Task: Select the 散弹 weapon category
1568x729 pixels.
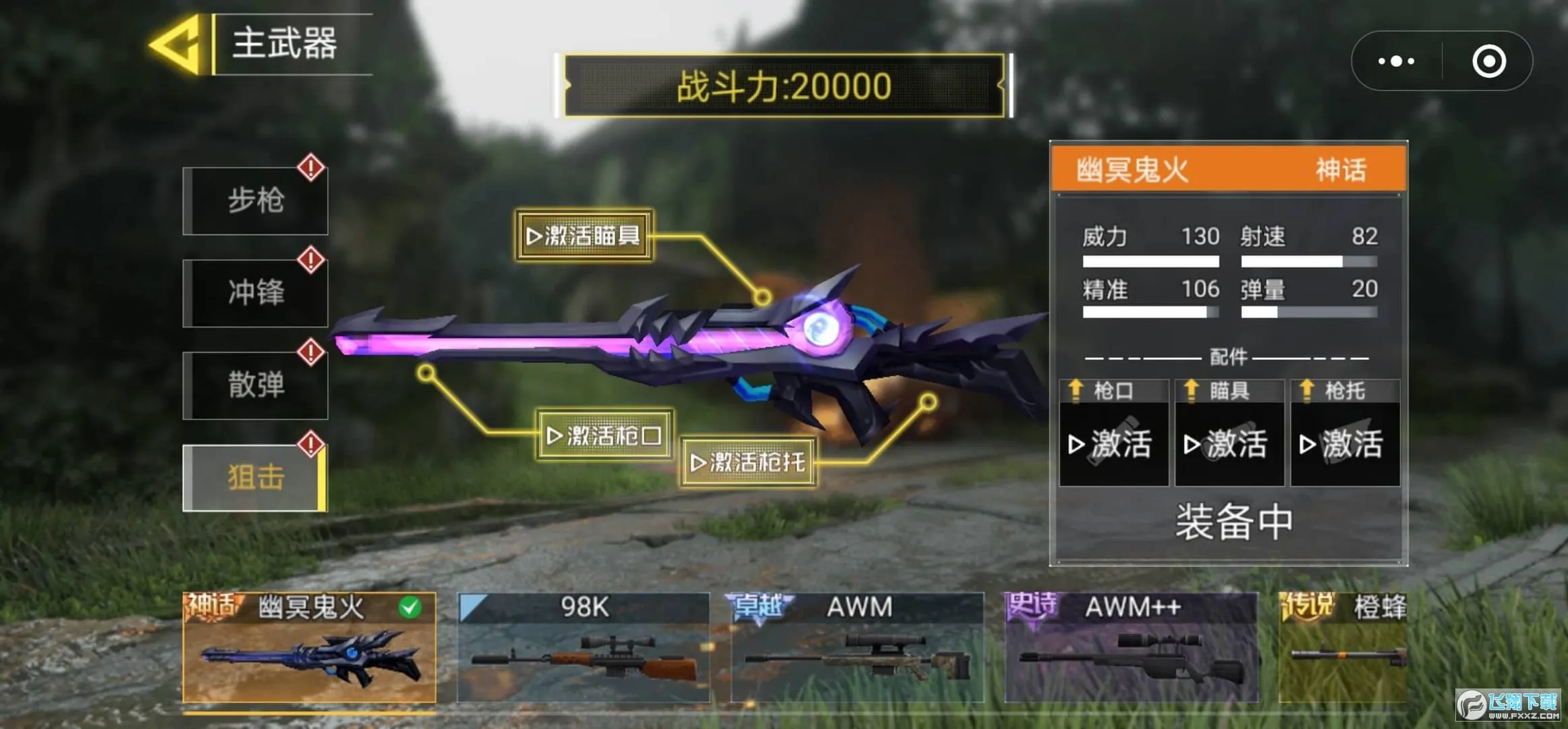Action: [x=255, y=385]
